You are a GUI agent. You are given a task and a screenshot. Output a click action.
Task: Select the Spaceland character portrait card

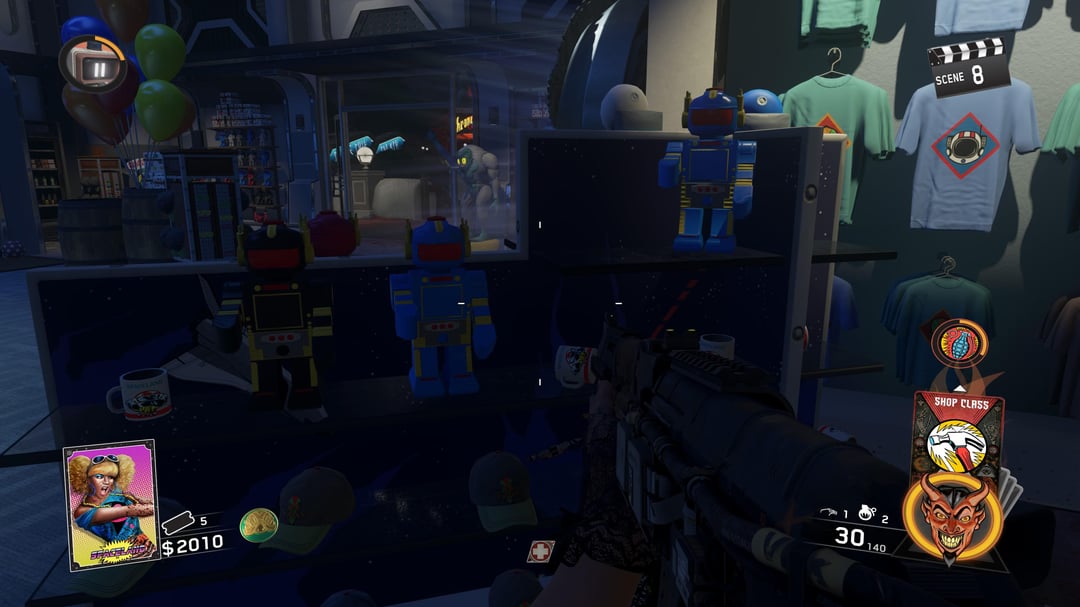tap(110, 503)
